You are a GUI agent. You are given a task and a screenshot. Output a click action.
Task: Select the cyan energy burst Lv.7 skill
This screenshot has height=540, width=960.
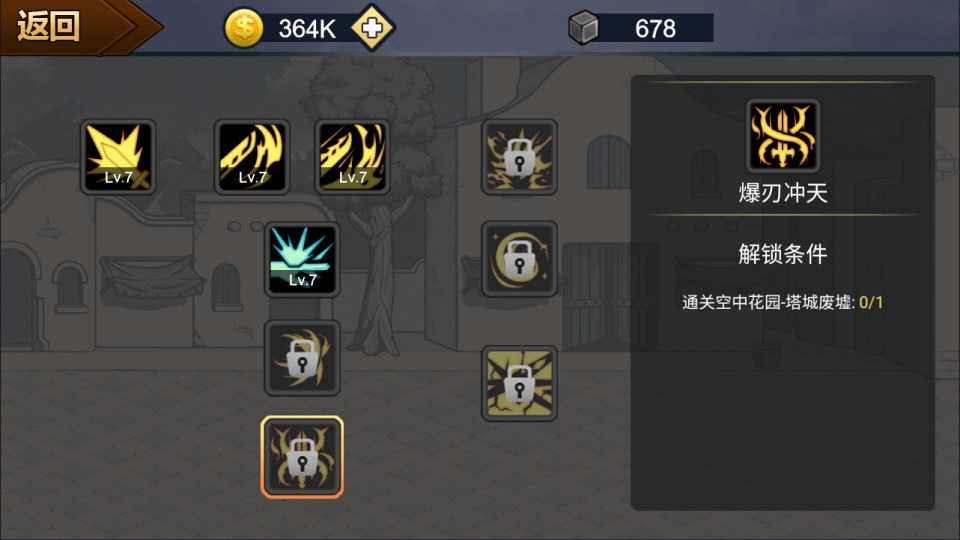pos(302,259)
